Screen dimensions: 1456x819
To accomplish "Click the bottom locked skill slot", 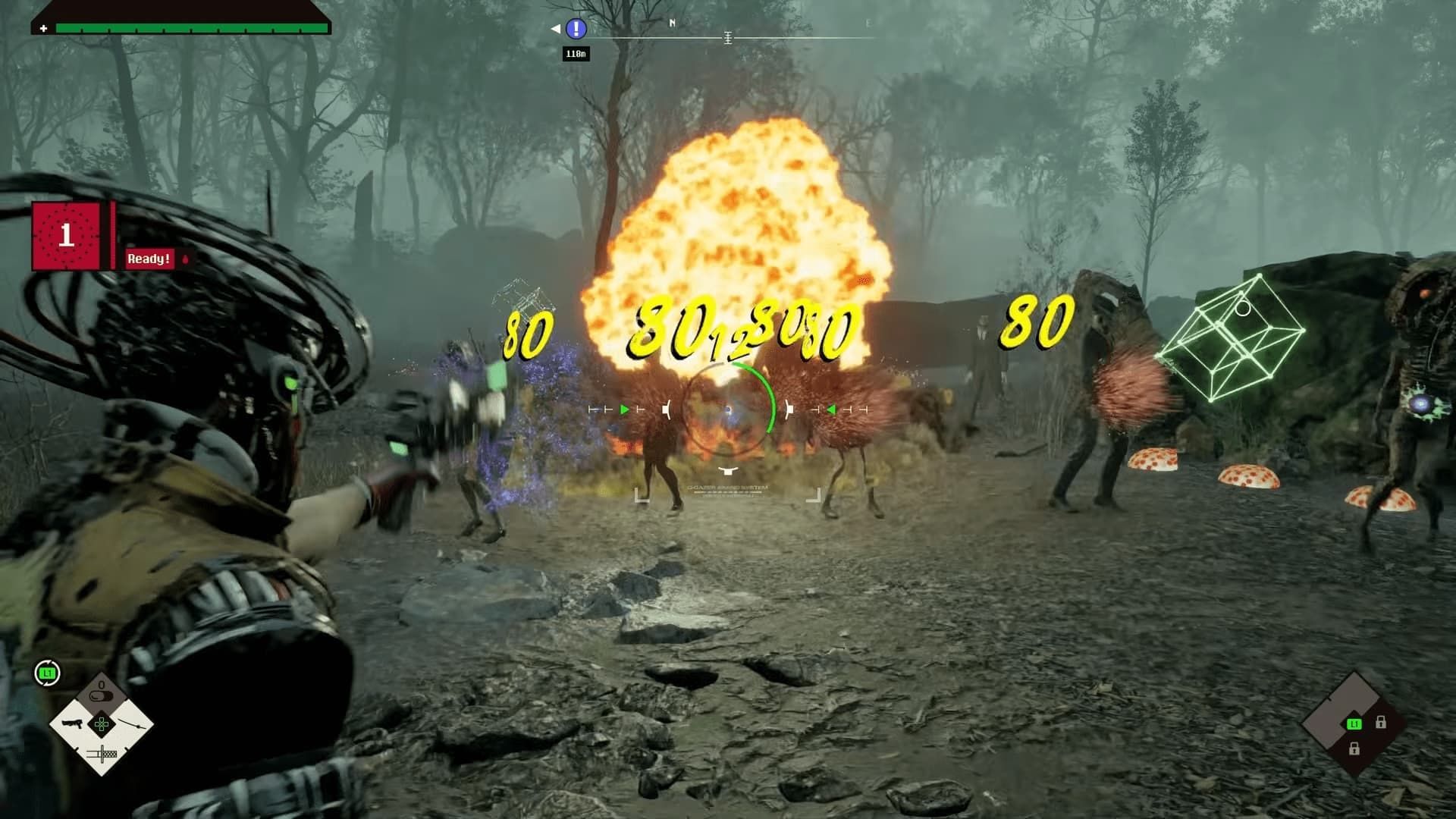I will pyautogui.click(x=1354, y=749).
